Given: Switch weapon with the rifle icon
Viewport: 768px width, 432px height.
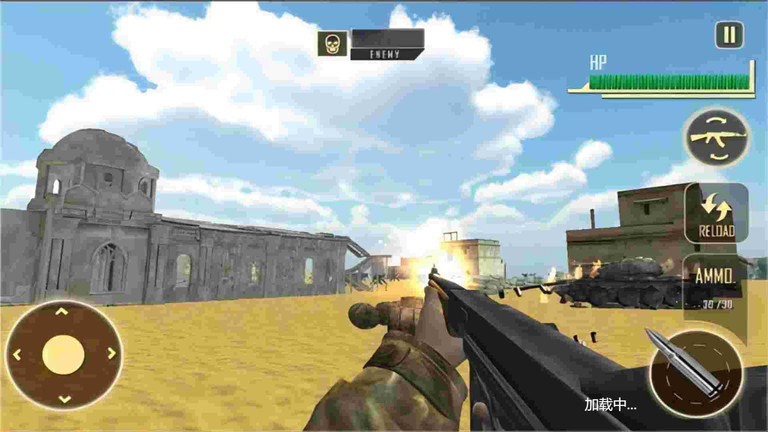Looking at the screenshot, I should [717, 138].
